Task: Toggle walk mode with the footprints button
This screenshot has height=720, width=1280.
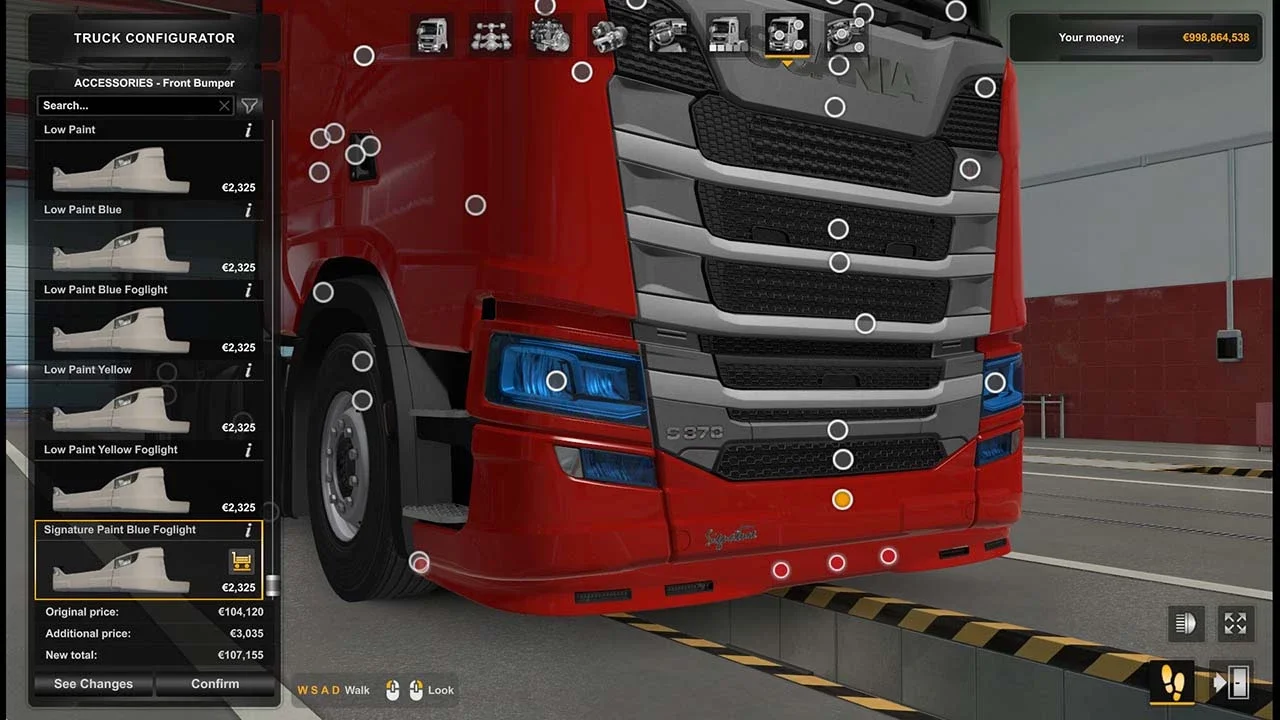Action: coord(1173,683)
